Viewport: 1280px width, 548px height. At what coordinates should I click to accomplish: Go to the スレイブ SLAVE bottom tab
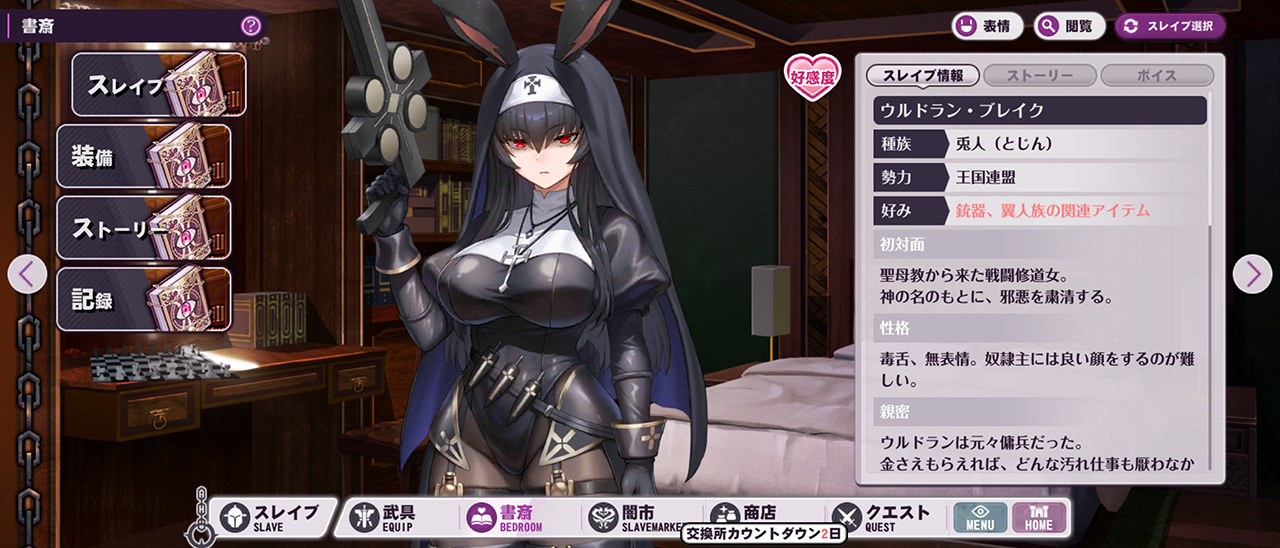270,517
